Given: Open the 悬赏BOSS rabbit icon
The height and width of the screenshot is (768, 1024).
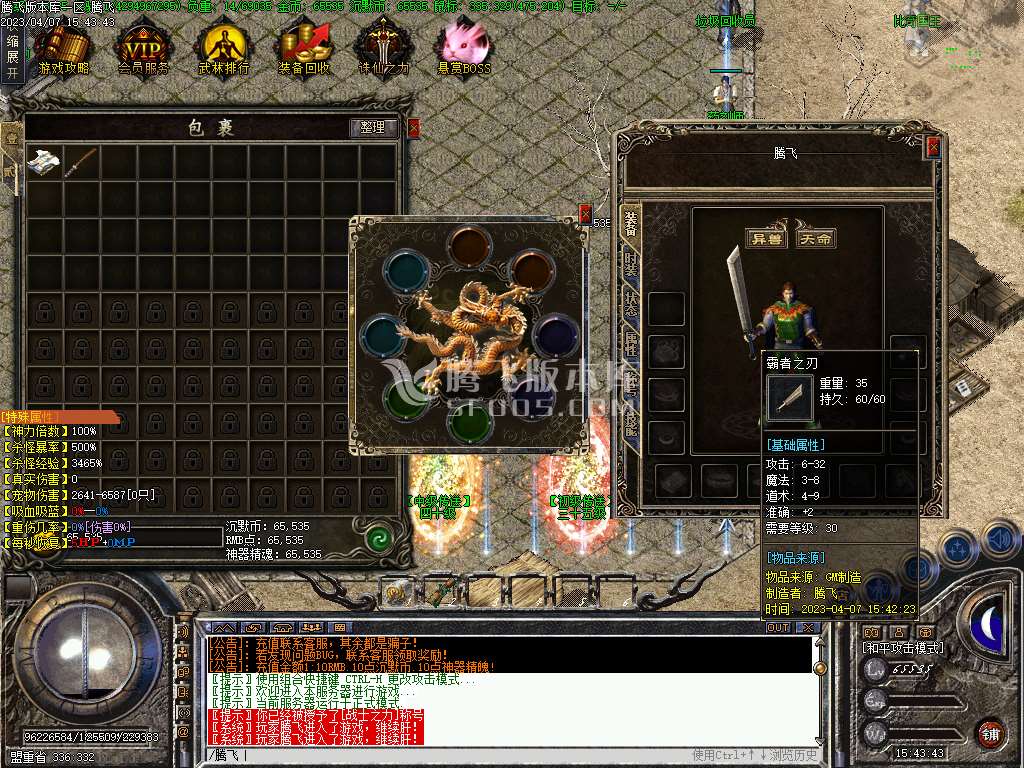Looking at the screenshot, I should click(x=464, y=49).
